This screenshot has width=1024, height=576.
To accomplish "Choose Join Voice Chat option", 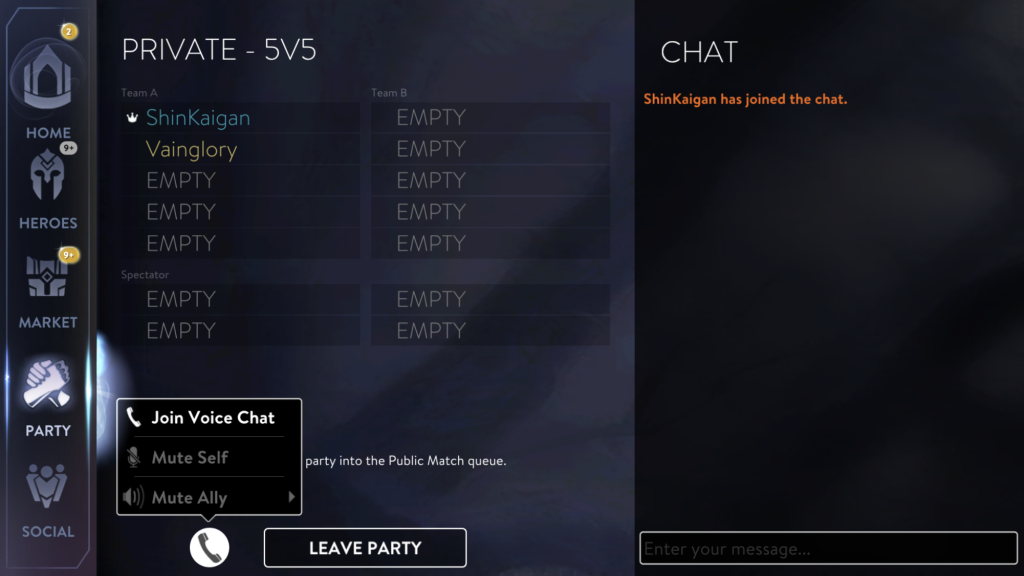I will [x=211, y=418].
